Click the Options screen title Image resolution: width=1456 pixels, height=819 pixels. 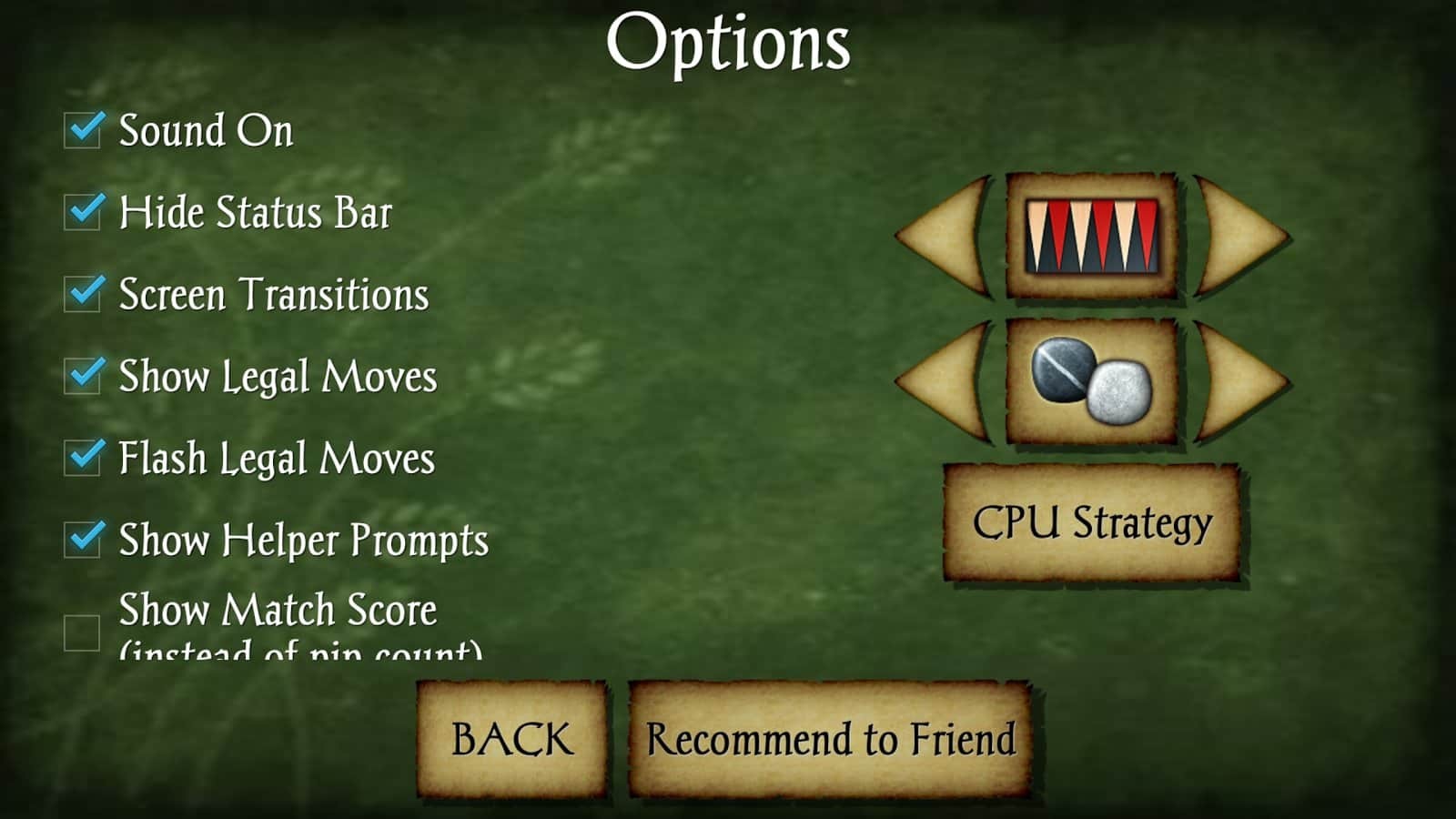pyautogui.click(x=729, y=41)
